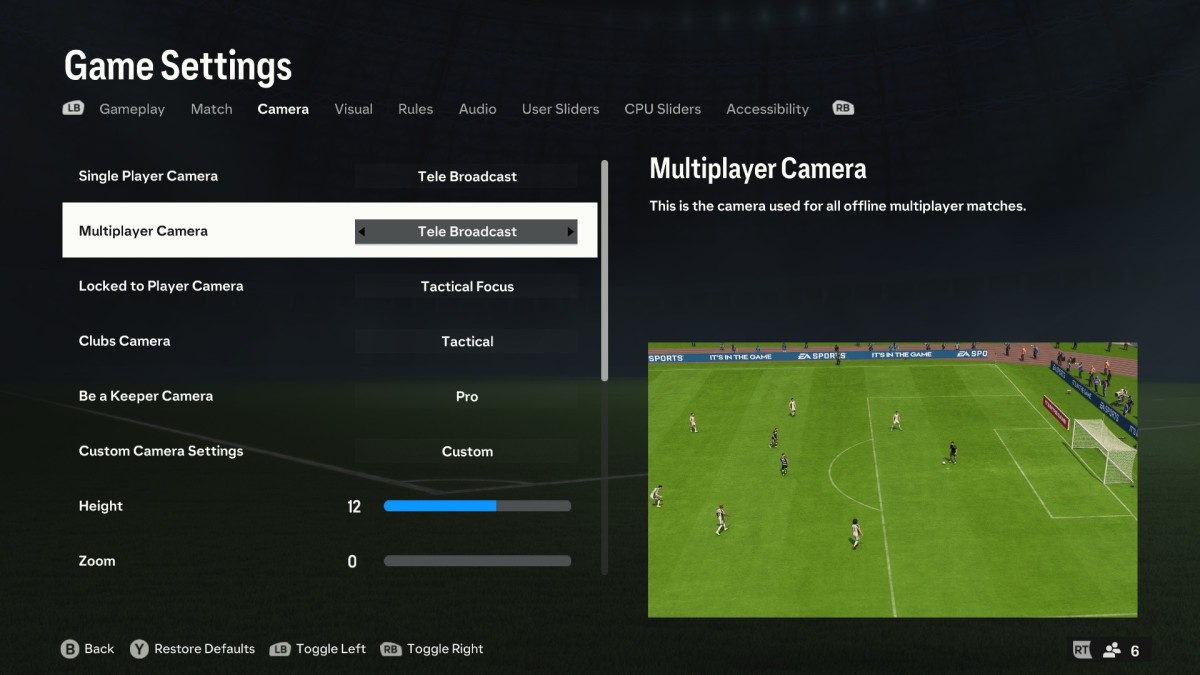This screenshot has height=675, width=1200.
Task: Click the Multiplayer Camera right arrow
Action: tap(571, 232)
